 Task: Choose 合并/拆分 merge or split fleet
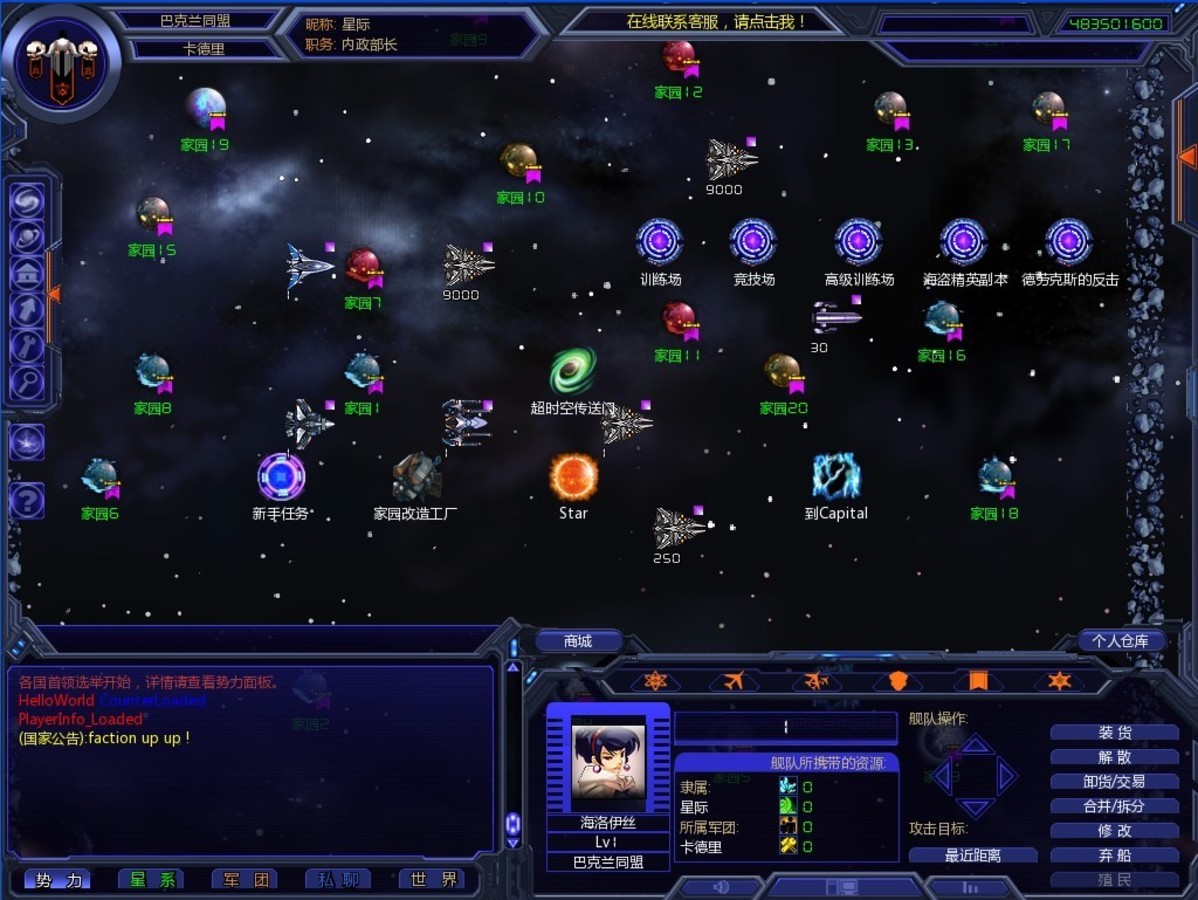(x=1114, y=806)
